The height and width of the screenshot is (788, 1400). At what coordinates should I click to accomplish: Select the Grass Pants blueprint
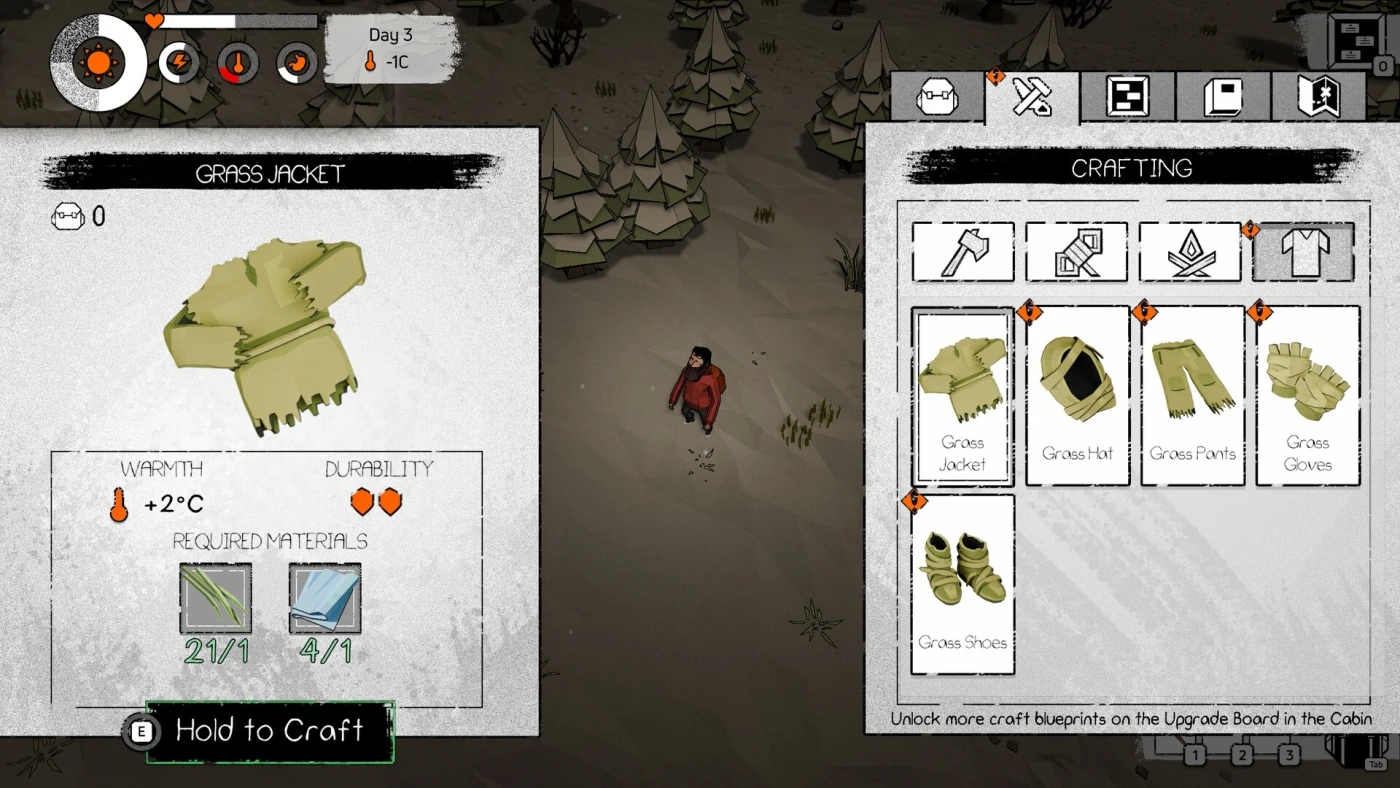point(1192,397)
